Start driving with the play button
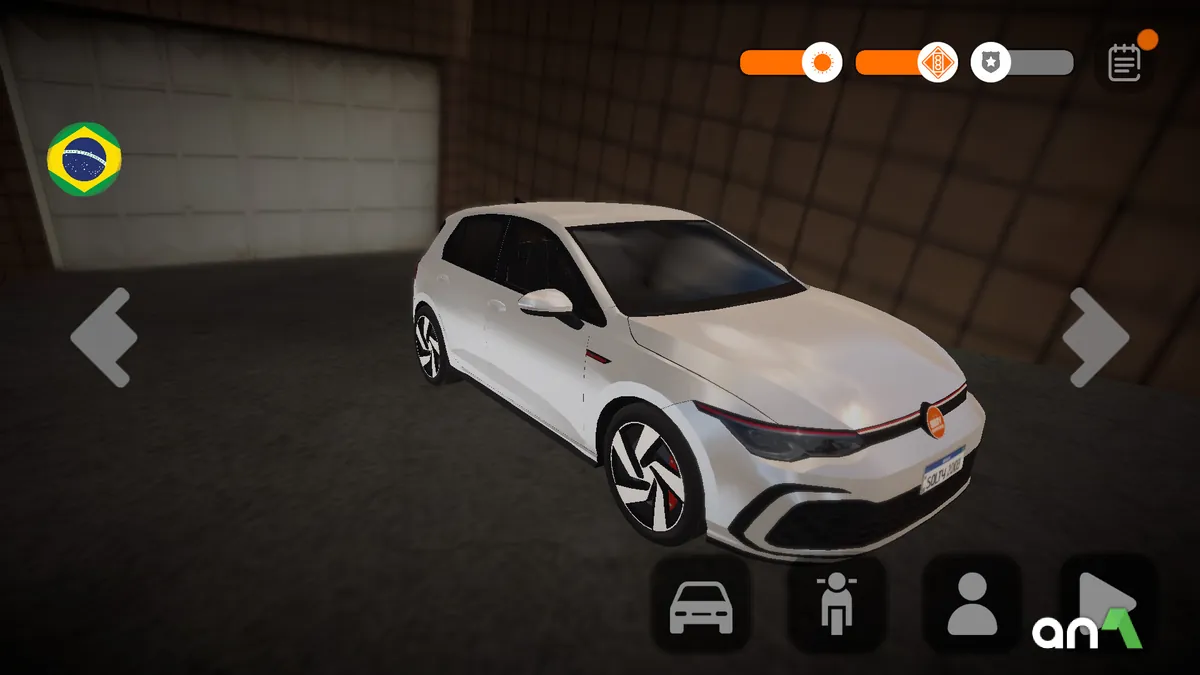The height and width of the screenshot is (675, 1200). click(x=1105, y=604)
